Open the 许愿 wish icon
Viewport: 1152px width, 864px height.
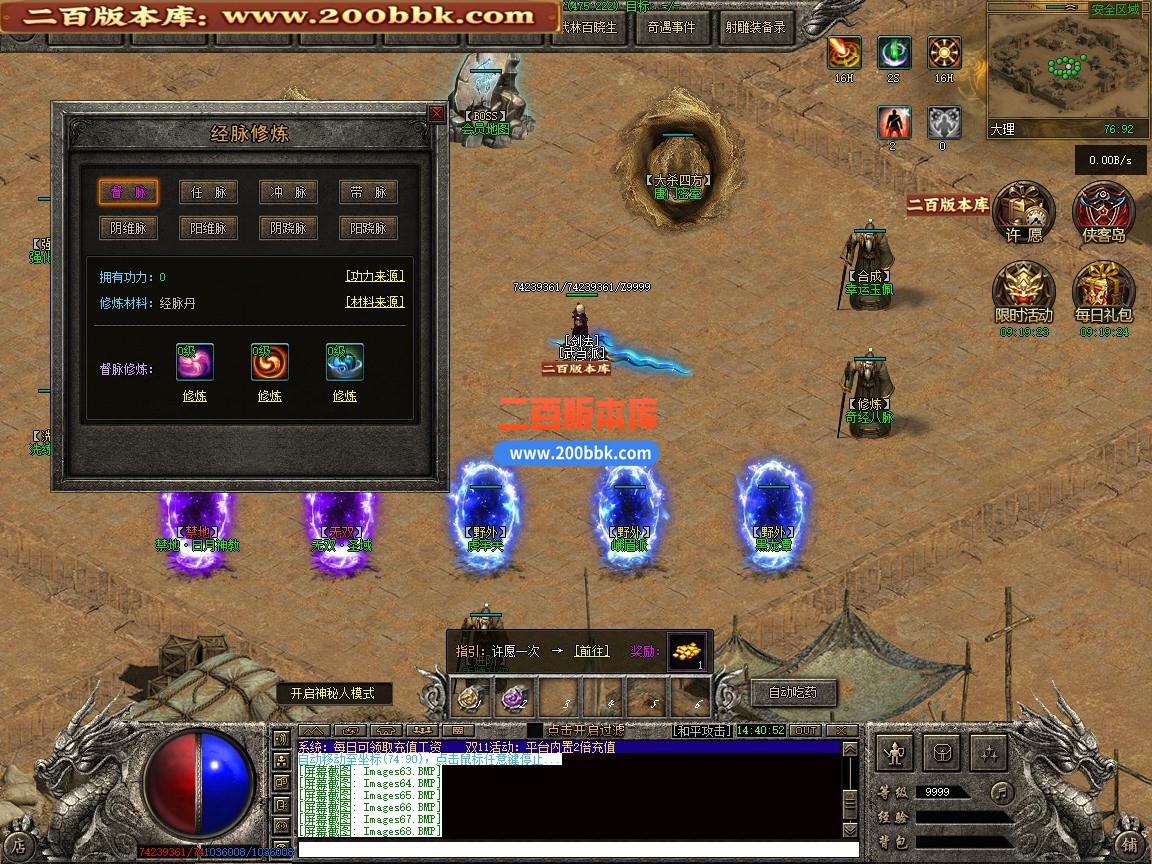click(x=1024, y=213)
